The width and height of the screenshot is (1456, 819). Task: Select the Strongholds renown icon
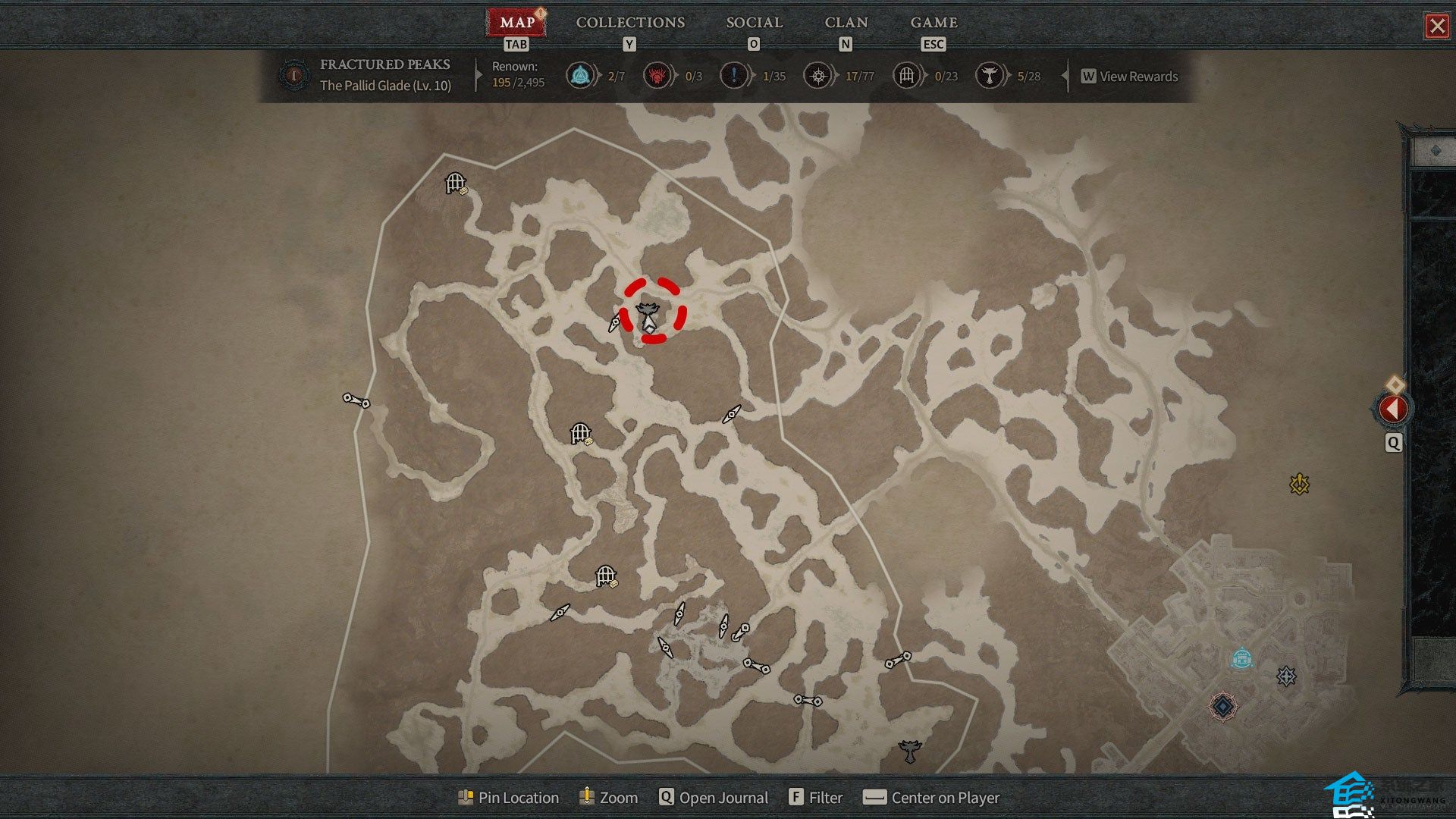[x=657, y=76]
